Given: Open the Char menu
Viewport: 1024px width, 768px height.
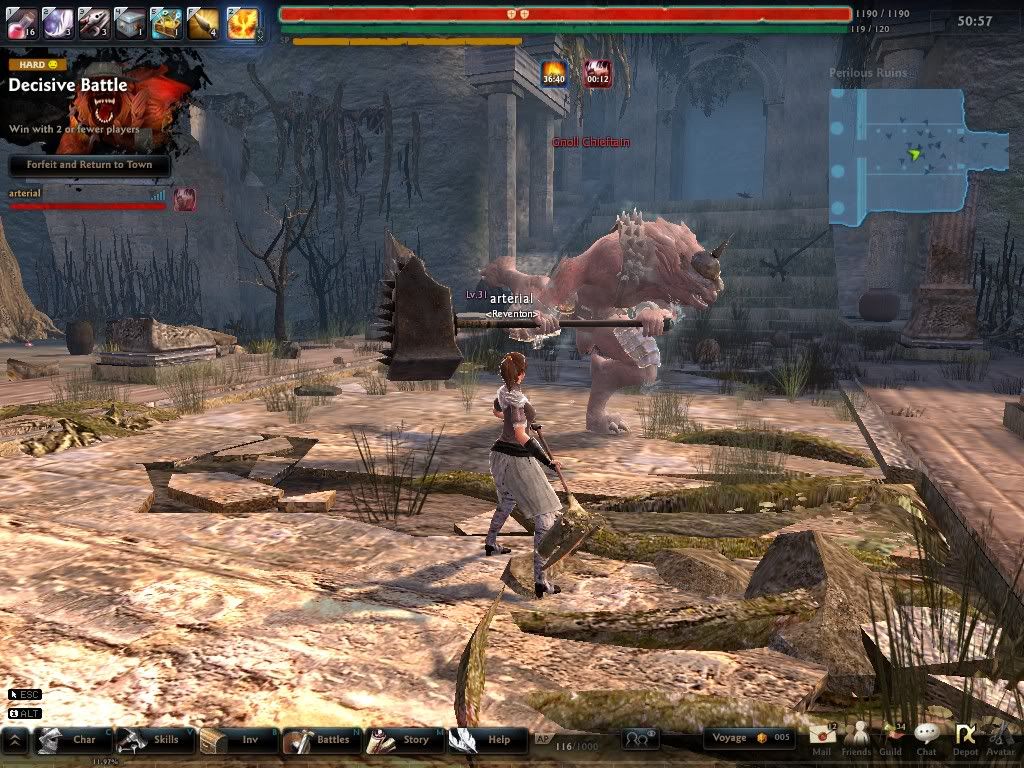Looking at the screenshot, I should [70, 740].
